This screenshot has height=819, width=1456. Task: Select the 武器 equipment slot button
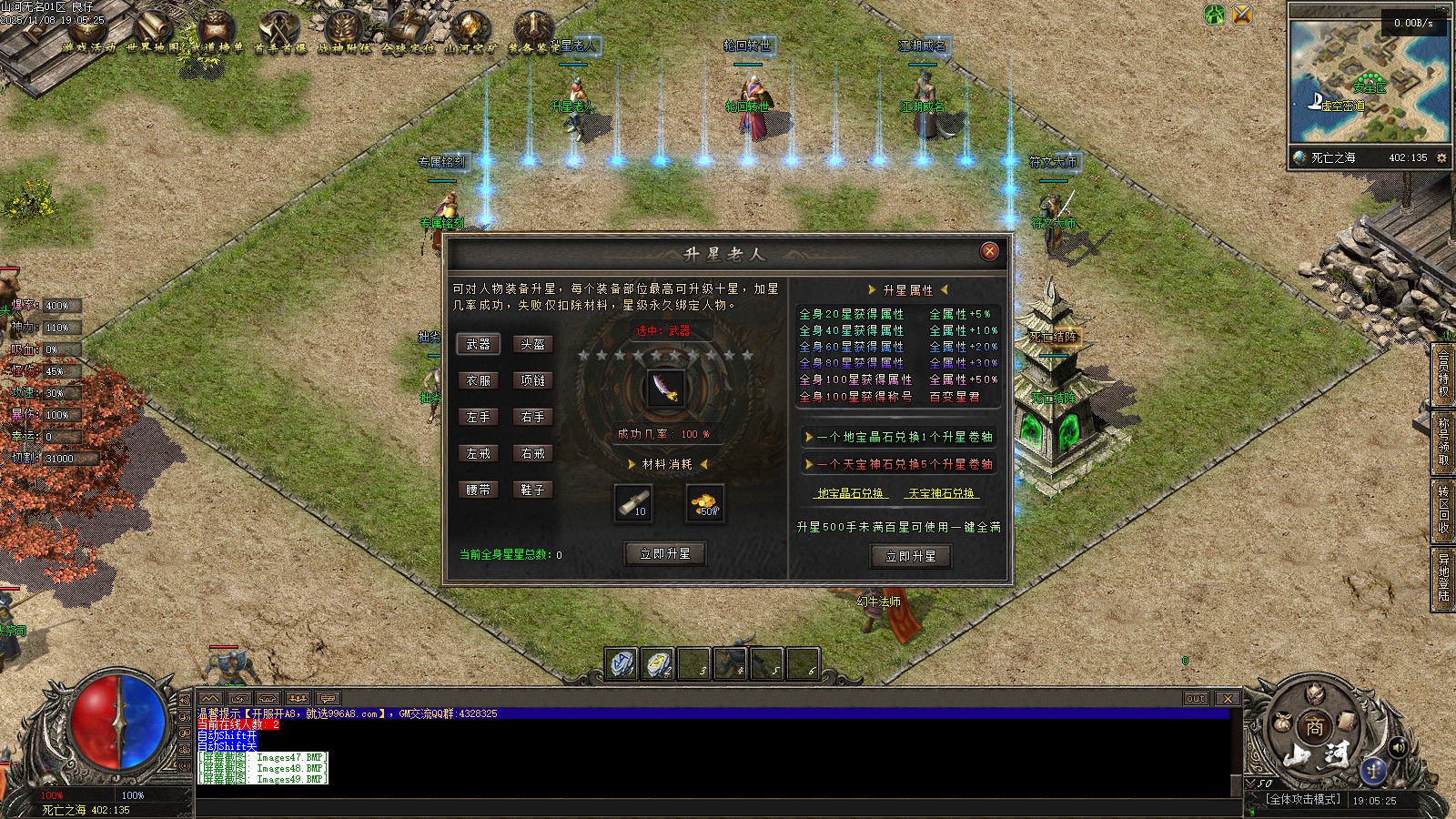[x=478, y=344]
